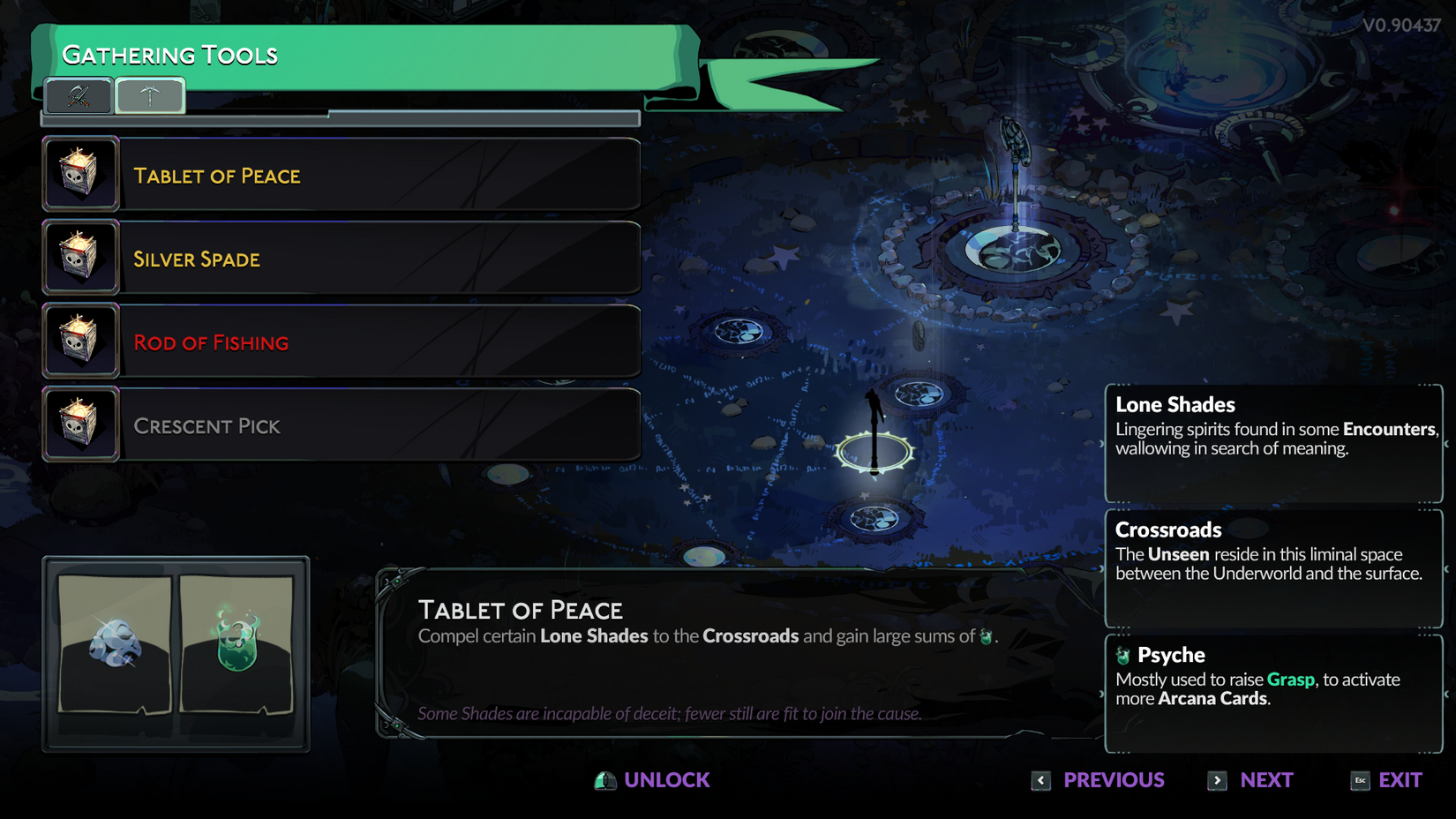Viewport: 1456px width, 819px height.
Task: Advance with the Next button
Action: tap(1251, 780)
